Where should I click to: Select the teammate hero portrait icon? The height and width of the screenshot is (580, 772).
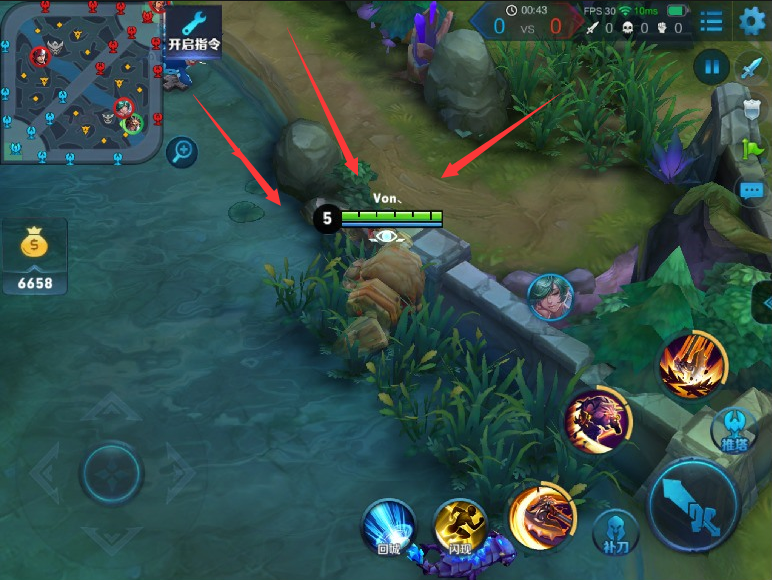pos(549,297)
